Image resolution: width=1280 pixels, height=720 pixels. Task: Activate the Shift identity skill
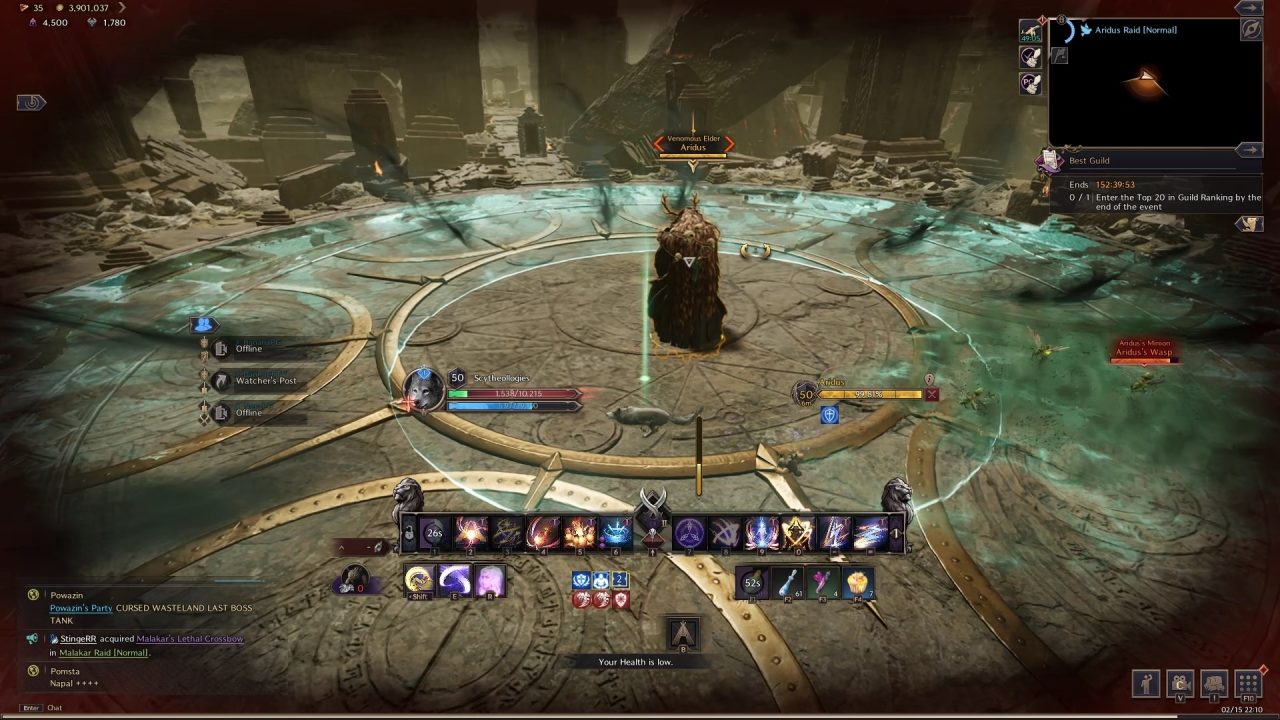click(x=420, y=577)
